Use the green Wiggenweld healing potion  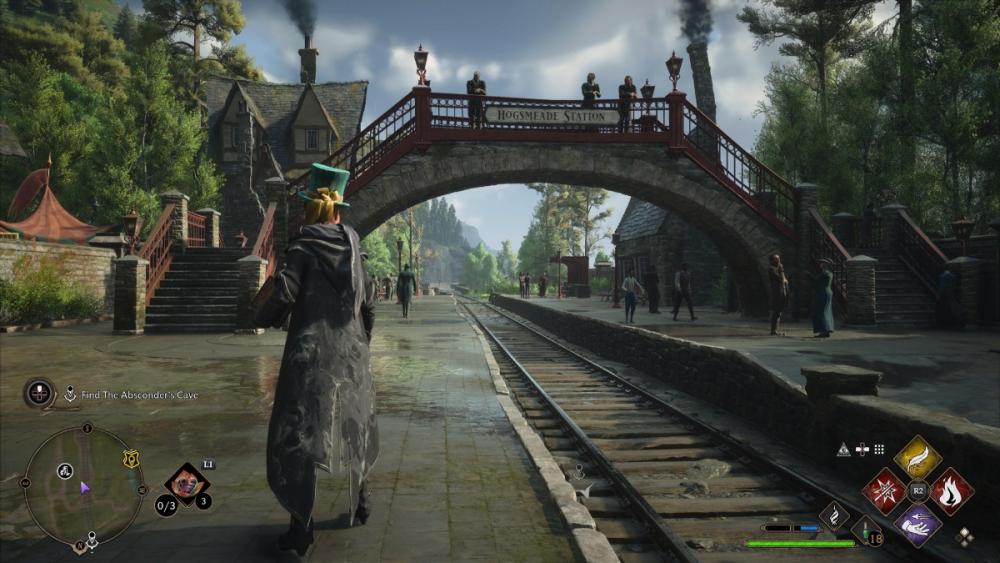(x=866, y=530)
